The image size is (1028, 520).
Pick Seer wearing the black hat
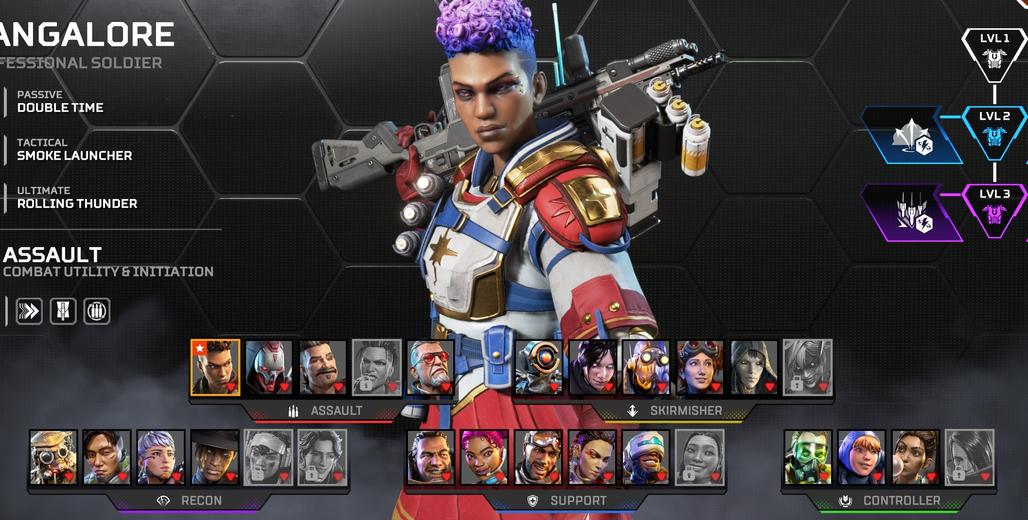(215, 457)
